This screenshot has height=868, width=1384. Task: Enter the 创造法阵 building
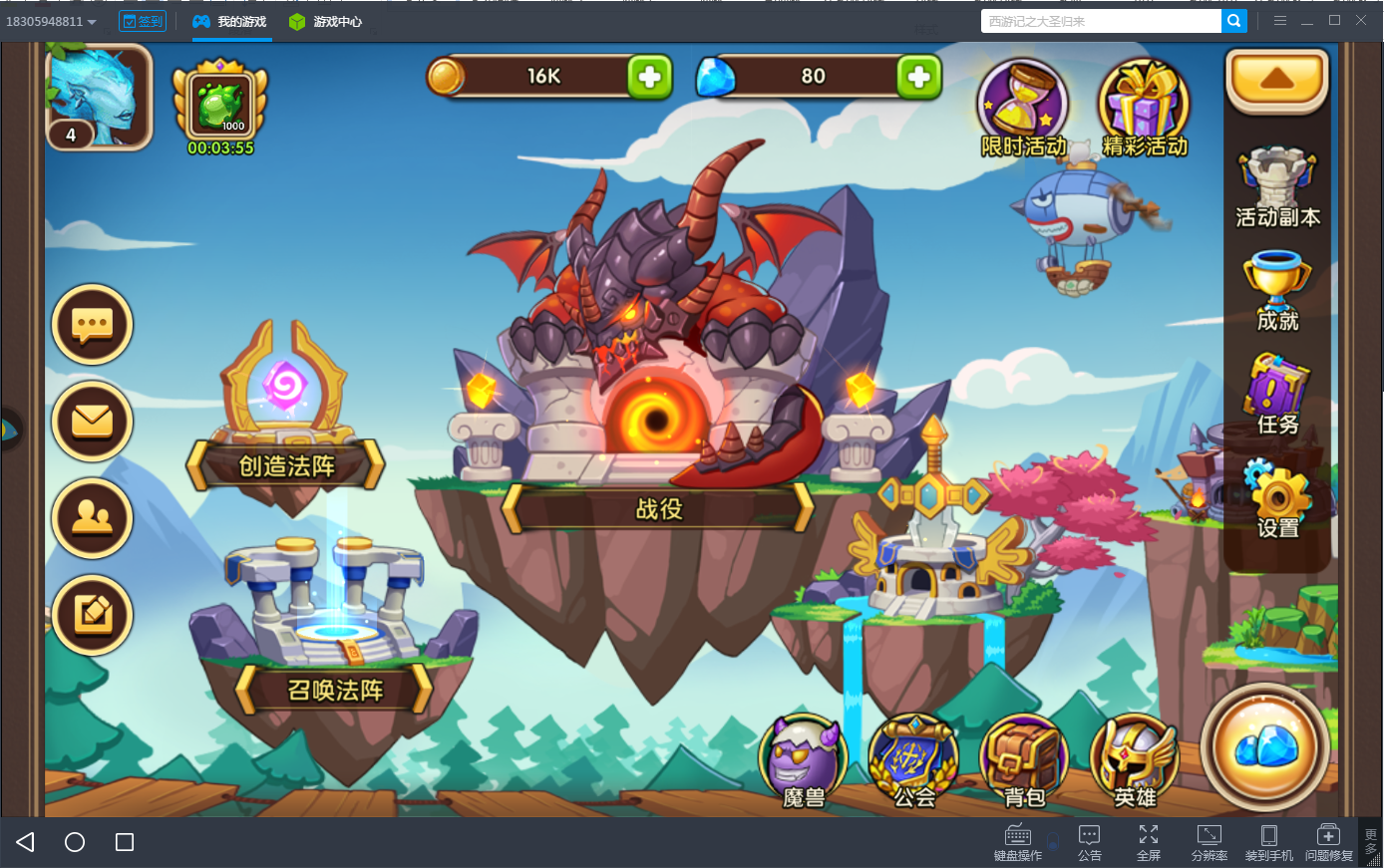tap(286, 465)
